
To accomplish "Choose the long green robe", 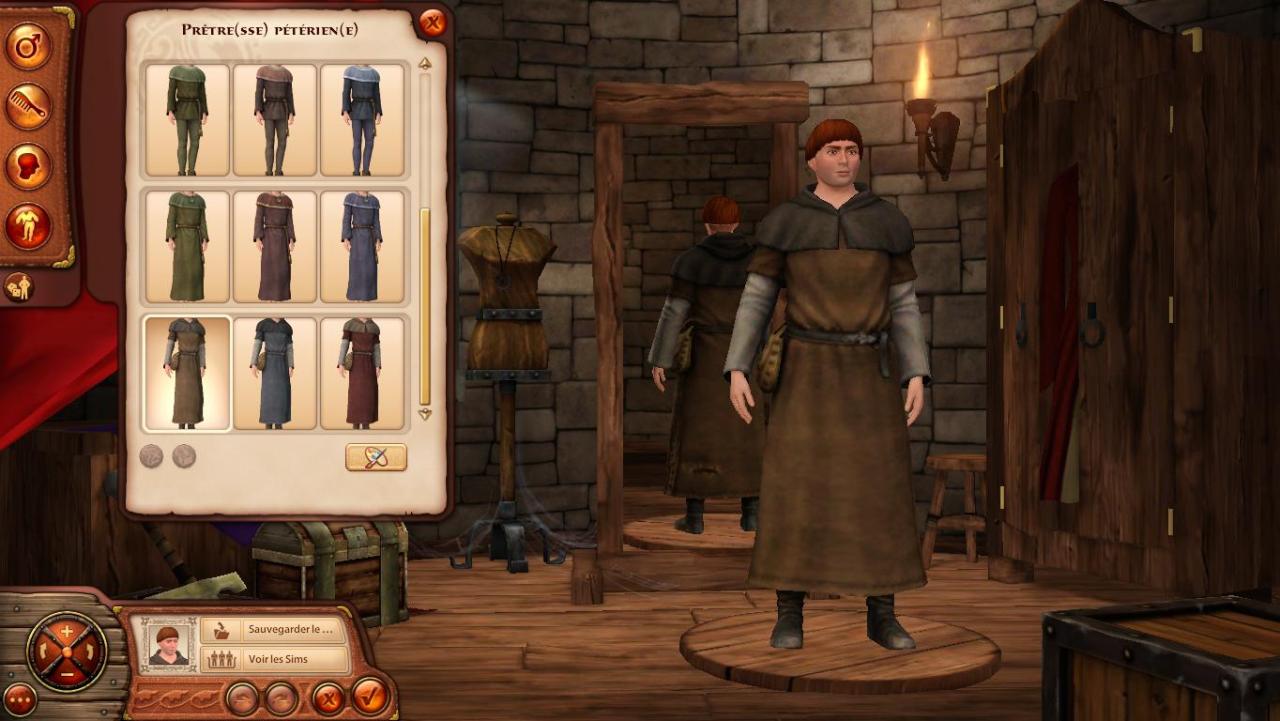I will pyautogui.click(x=187, y=246).
